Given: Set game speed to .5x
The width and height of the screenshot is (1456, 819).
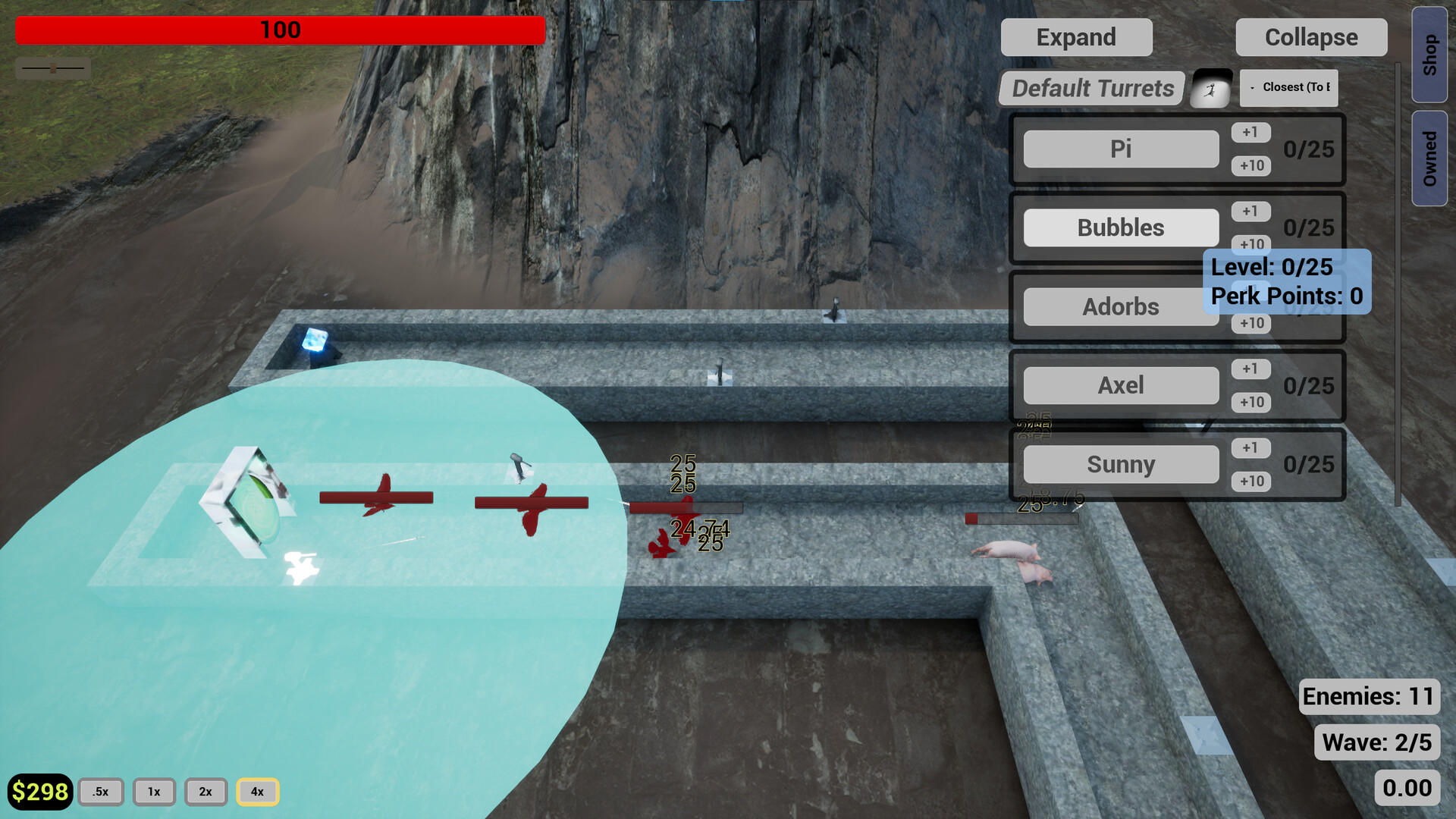Looking at the screenshot, I should click(101, 791).
